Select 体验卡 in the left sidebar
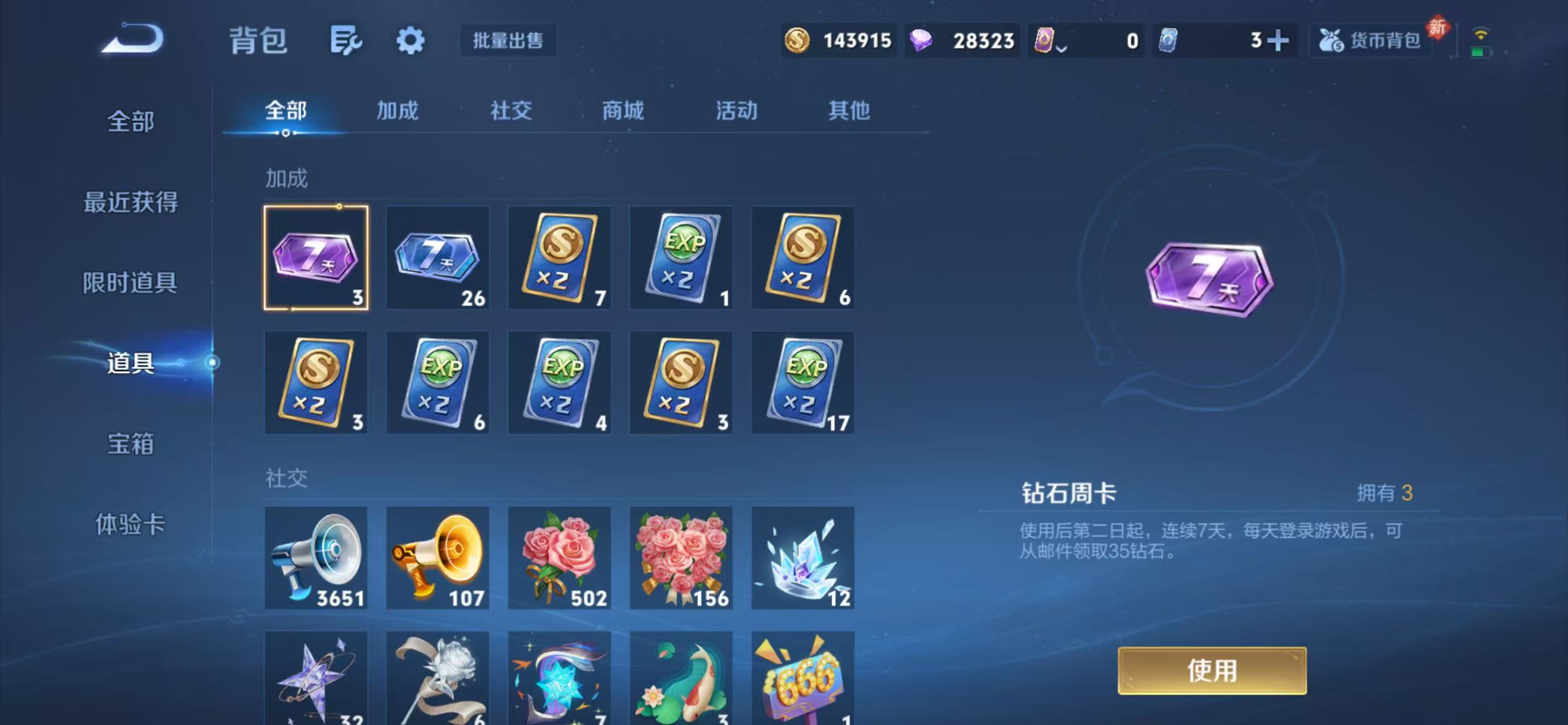This screenshot has width=1568, height=725. pos(131,524)
